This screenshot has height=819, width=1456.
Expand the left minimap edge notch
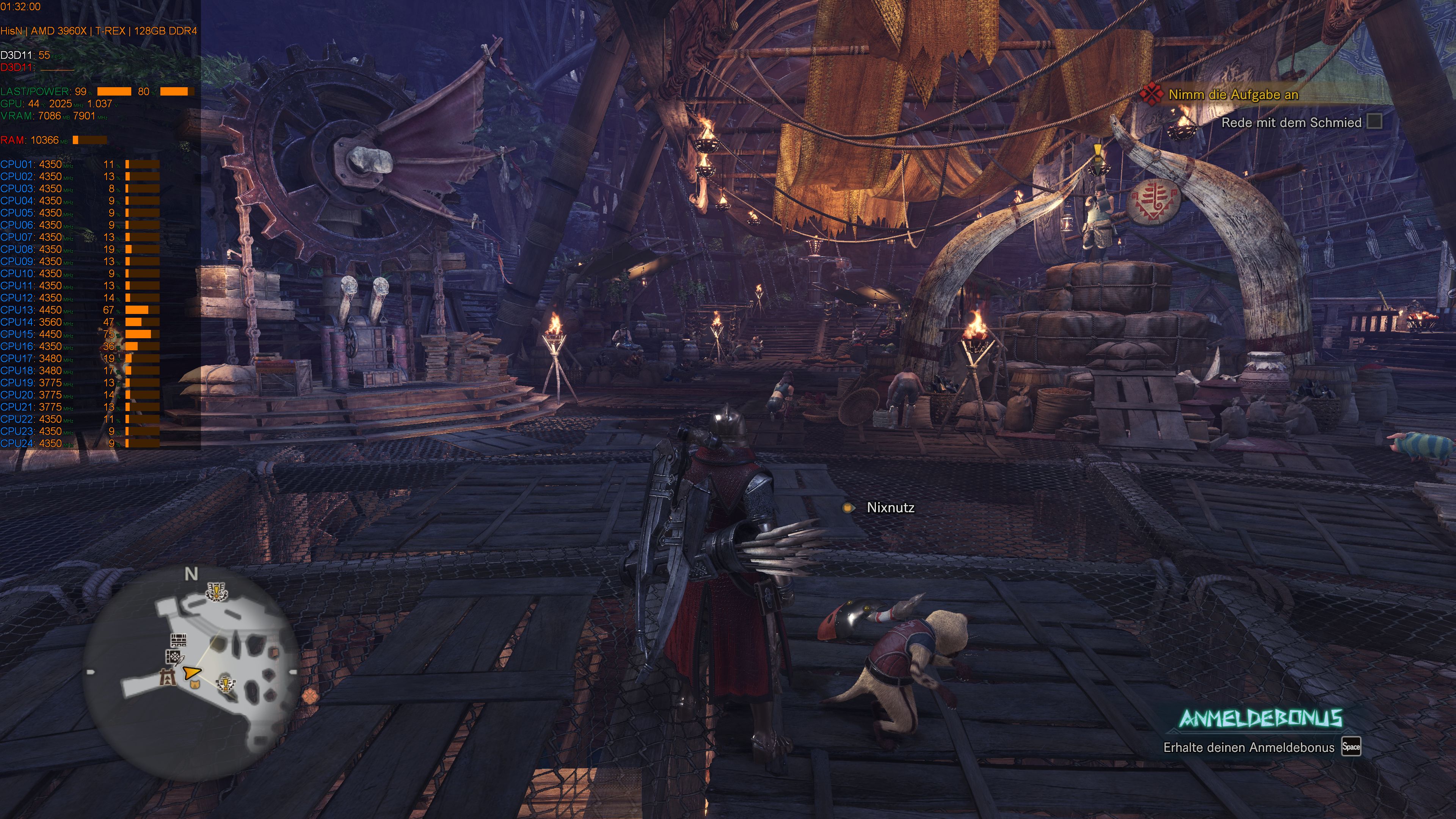[91, 672]
